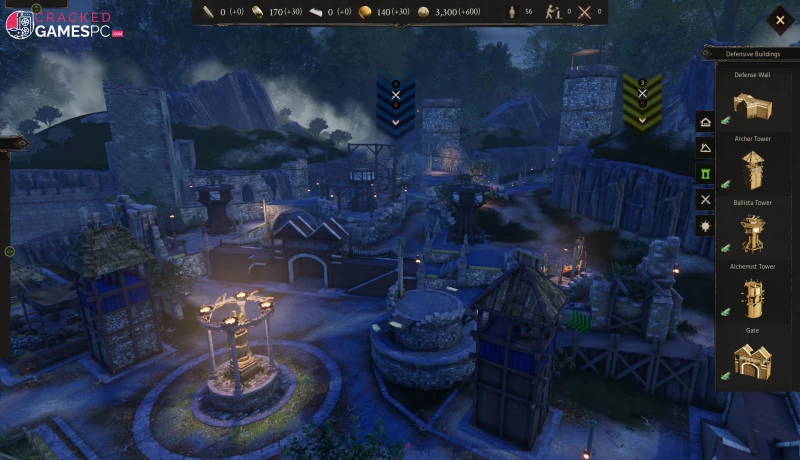
Task: Select the Ballista Tower building
Action: click(750, 232)
